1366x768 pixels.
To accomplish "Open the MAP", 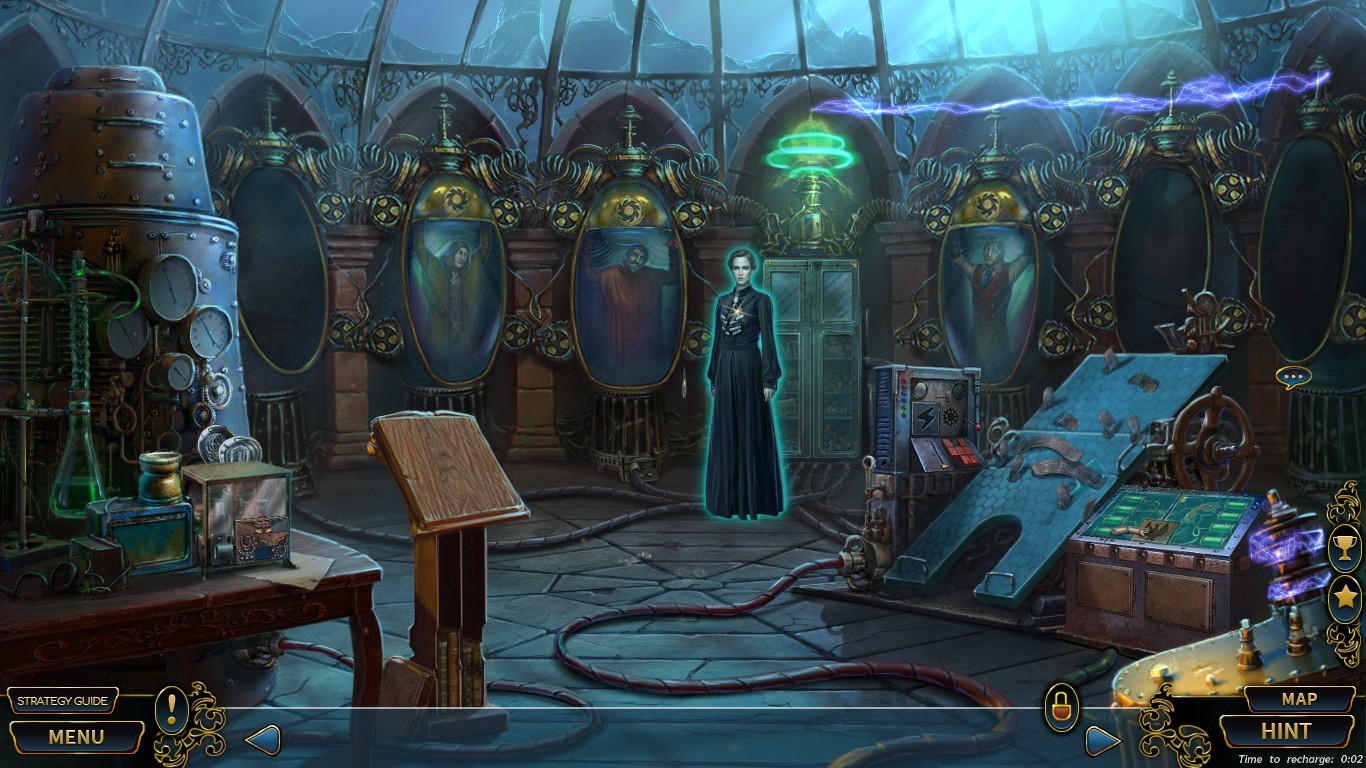I will [1295, 699].
